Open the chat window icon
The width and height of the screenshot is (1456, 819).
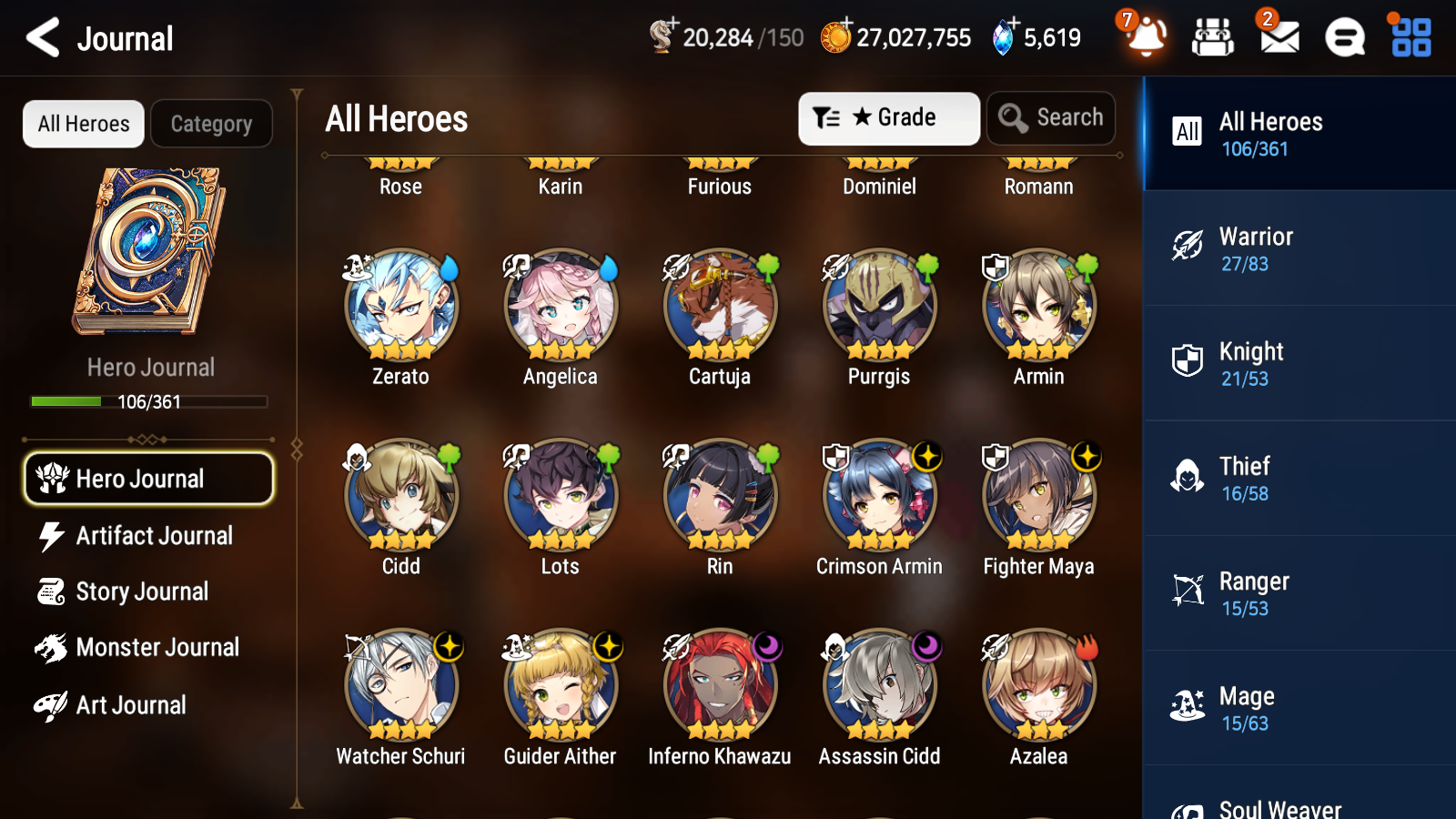(x=1343, y=38)
